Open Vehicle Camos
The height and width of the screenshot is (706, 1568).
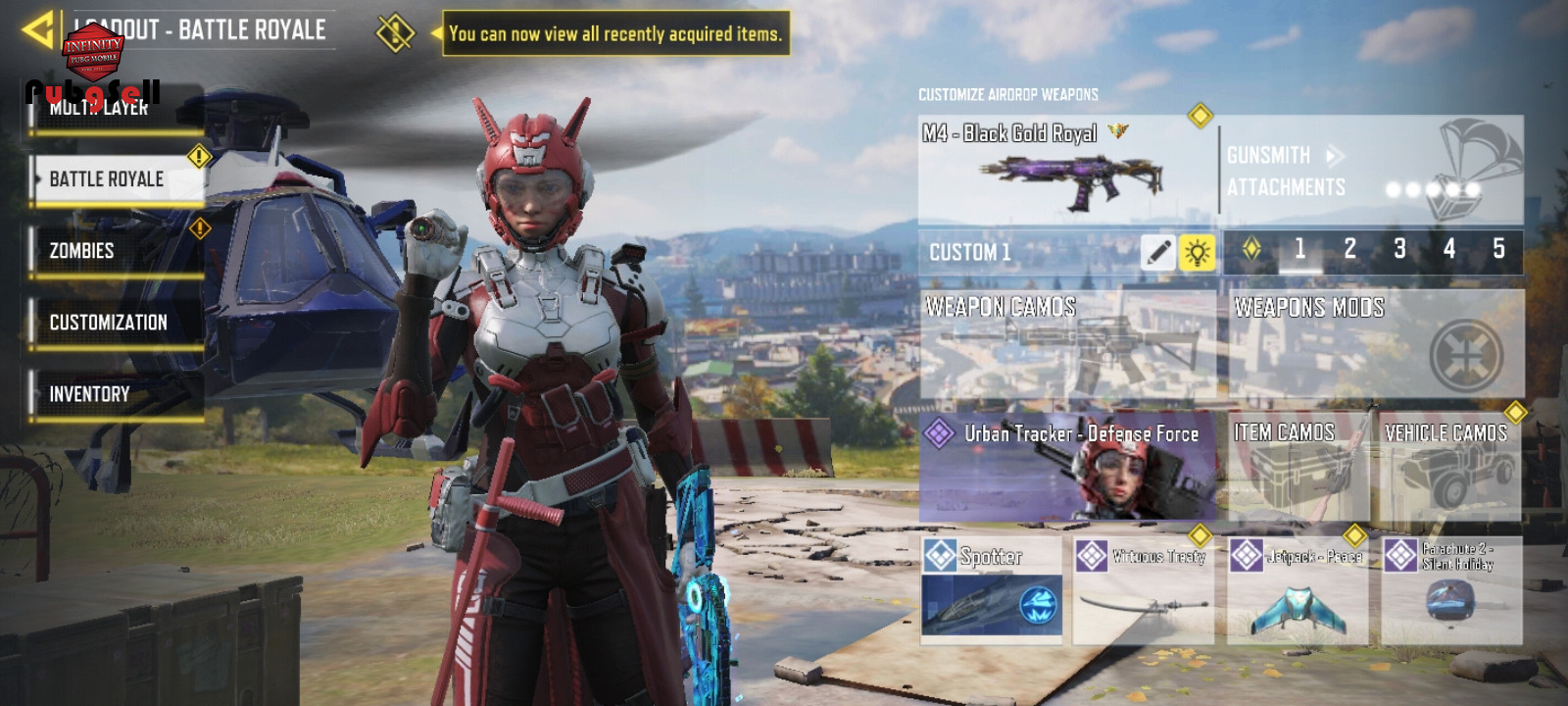(x=1449, y=467)
